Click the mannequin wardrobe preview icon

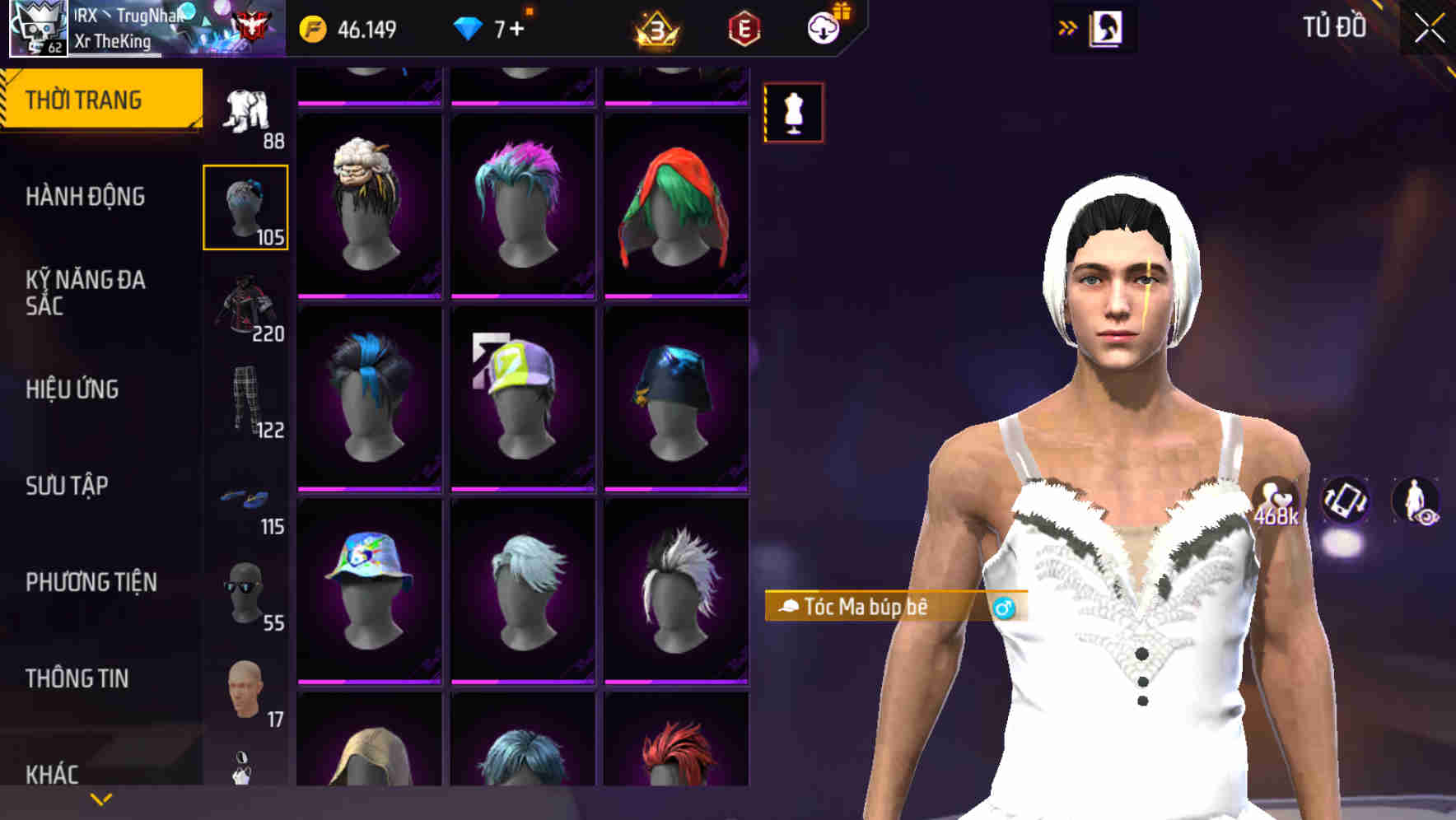click(793, 112)
